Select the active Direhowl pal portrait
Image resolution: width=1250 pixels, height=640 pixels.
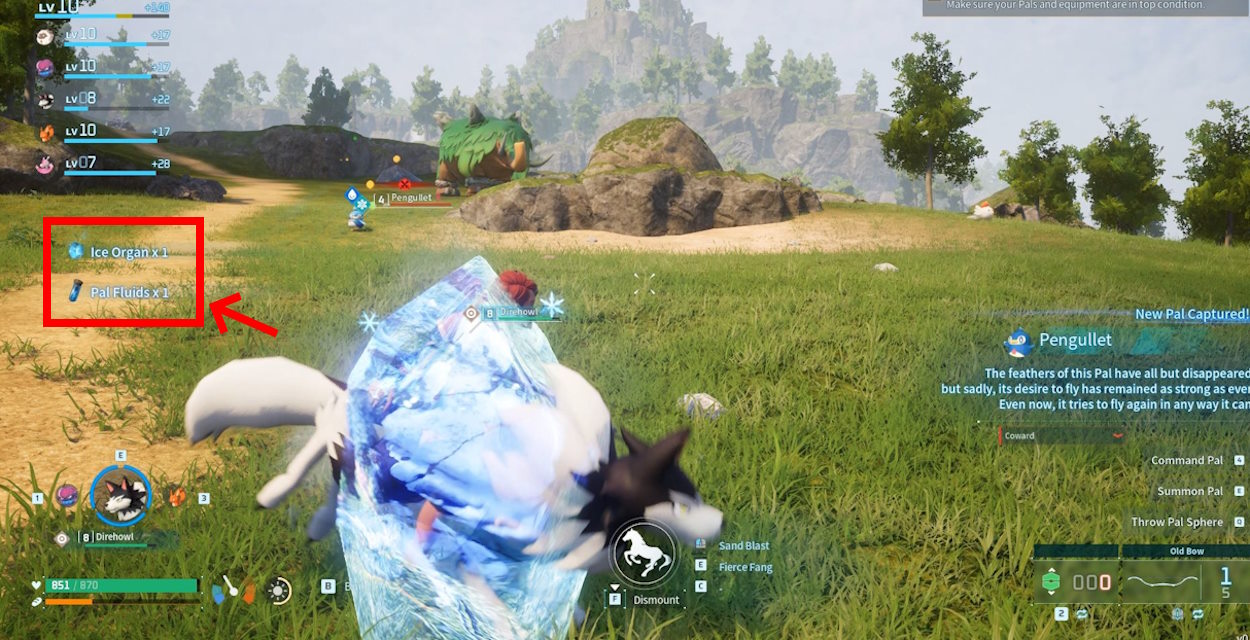[x=120, y=495]
